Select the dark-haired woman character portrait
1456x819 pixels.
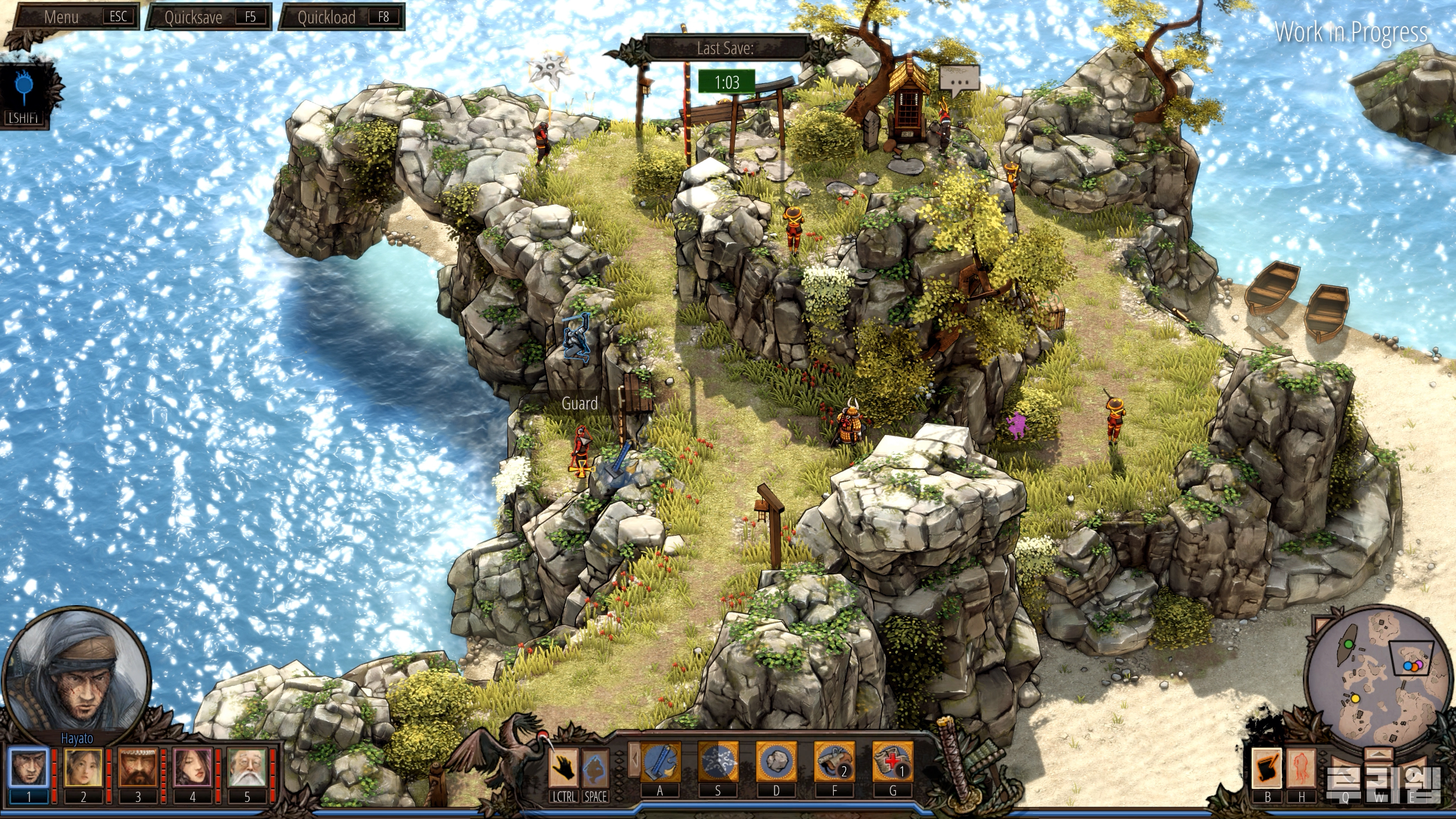pos(192,767)
